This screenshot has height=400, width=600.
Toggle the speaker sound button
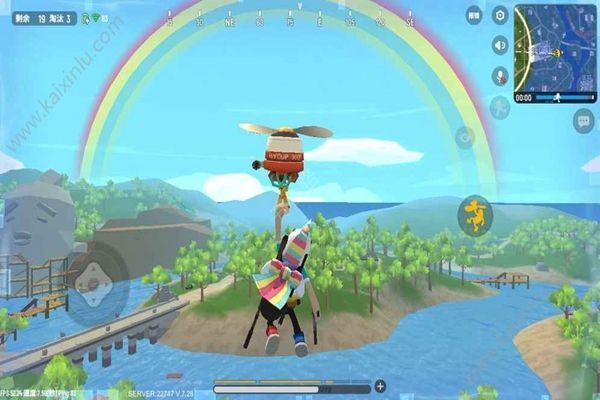[x=500, y=45]
